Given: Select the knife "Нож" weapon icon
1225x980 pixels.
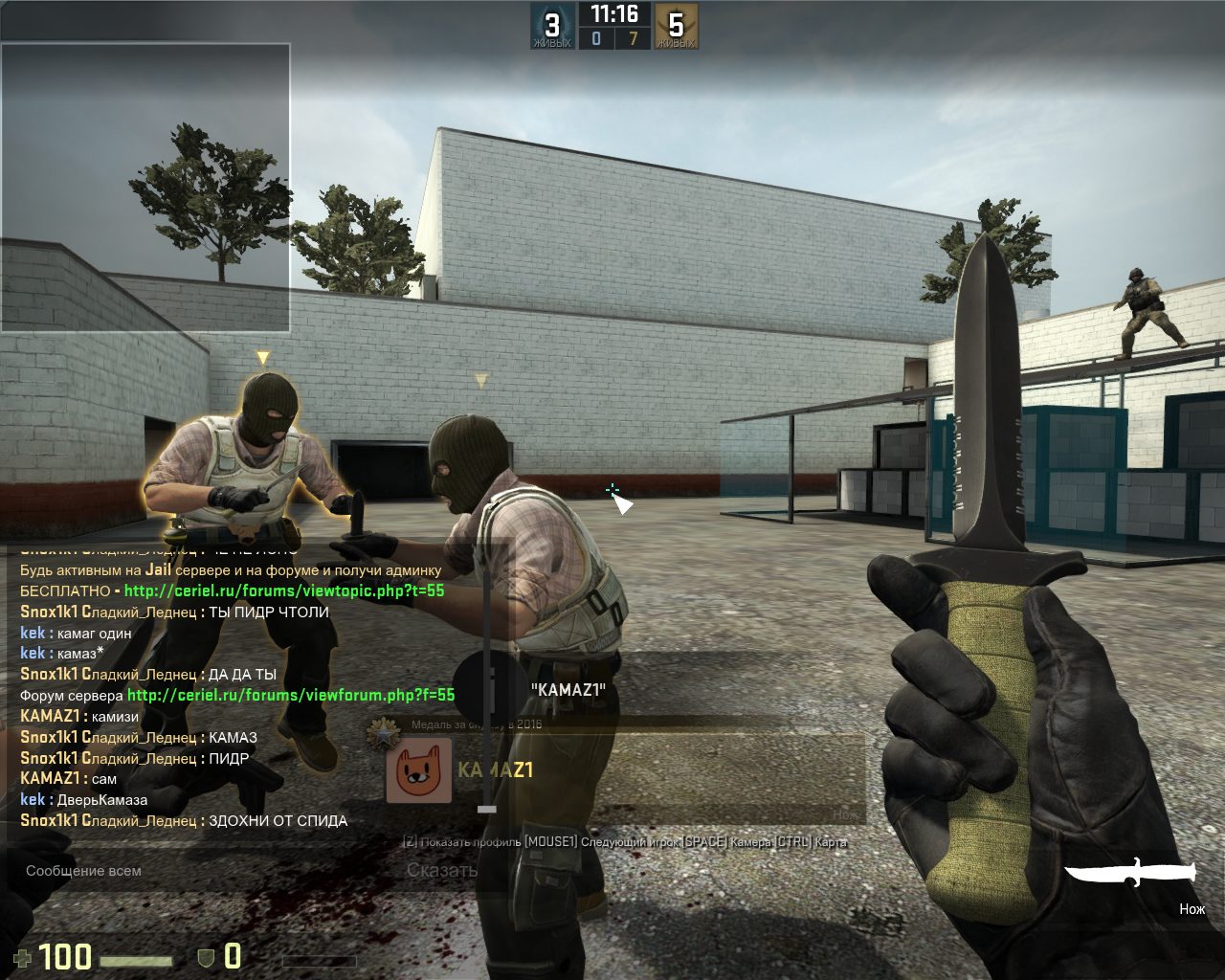Looking at the screenshot, I should (1130, 872).
